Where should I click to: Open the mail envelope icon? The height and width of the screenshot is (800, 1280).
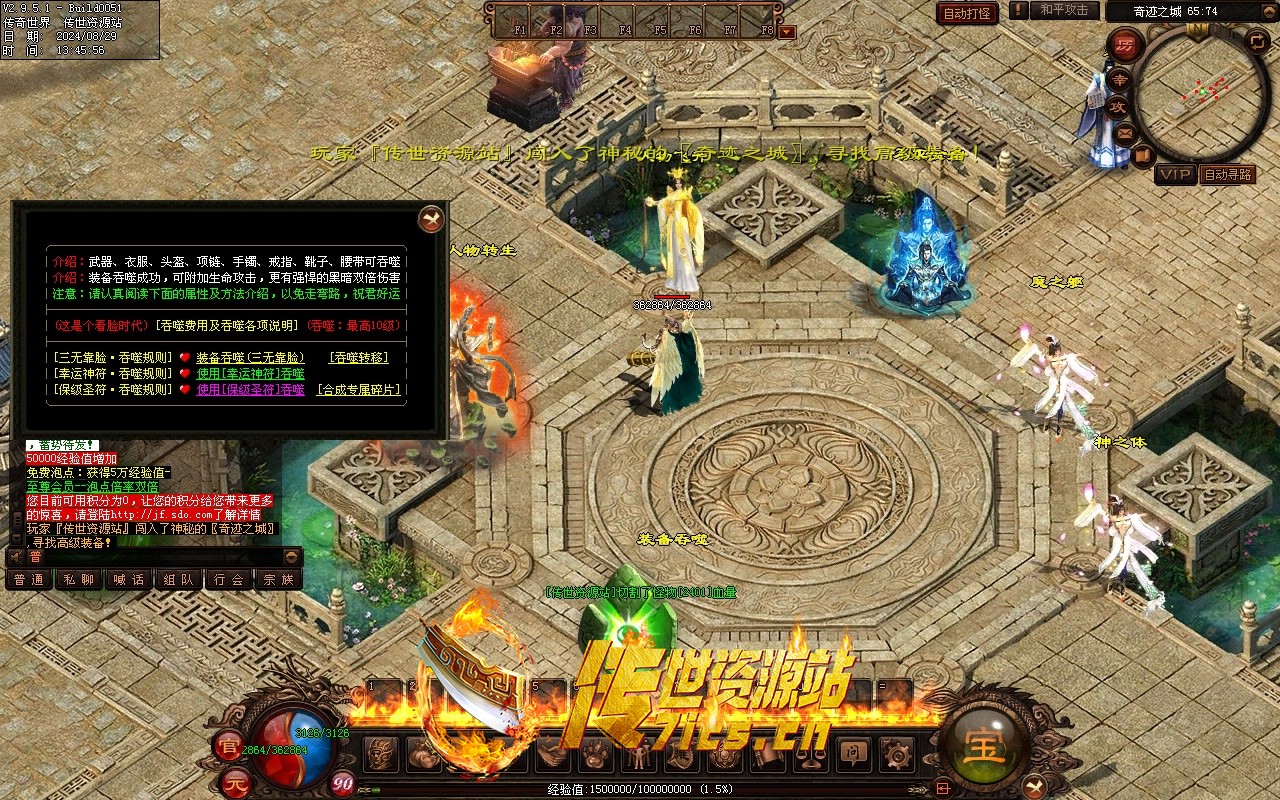(x=1125, y=132)
